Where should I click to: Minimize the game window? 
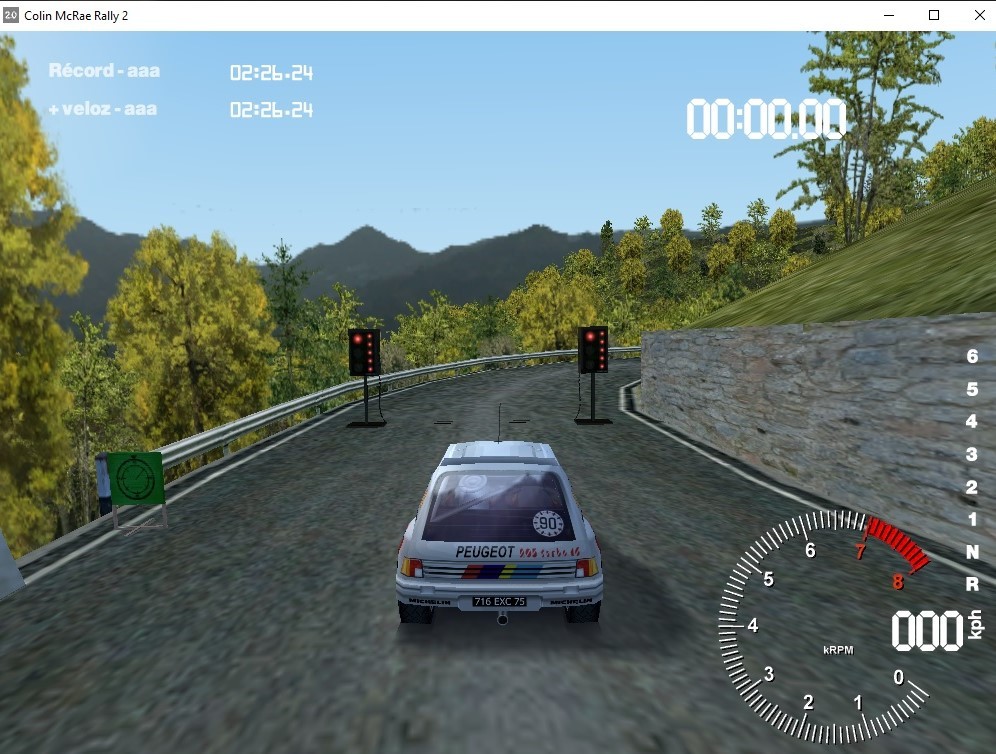(x=888, y=15)
